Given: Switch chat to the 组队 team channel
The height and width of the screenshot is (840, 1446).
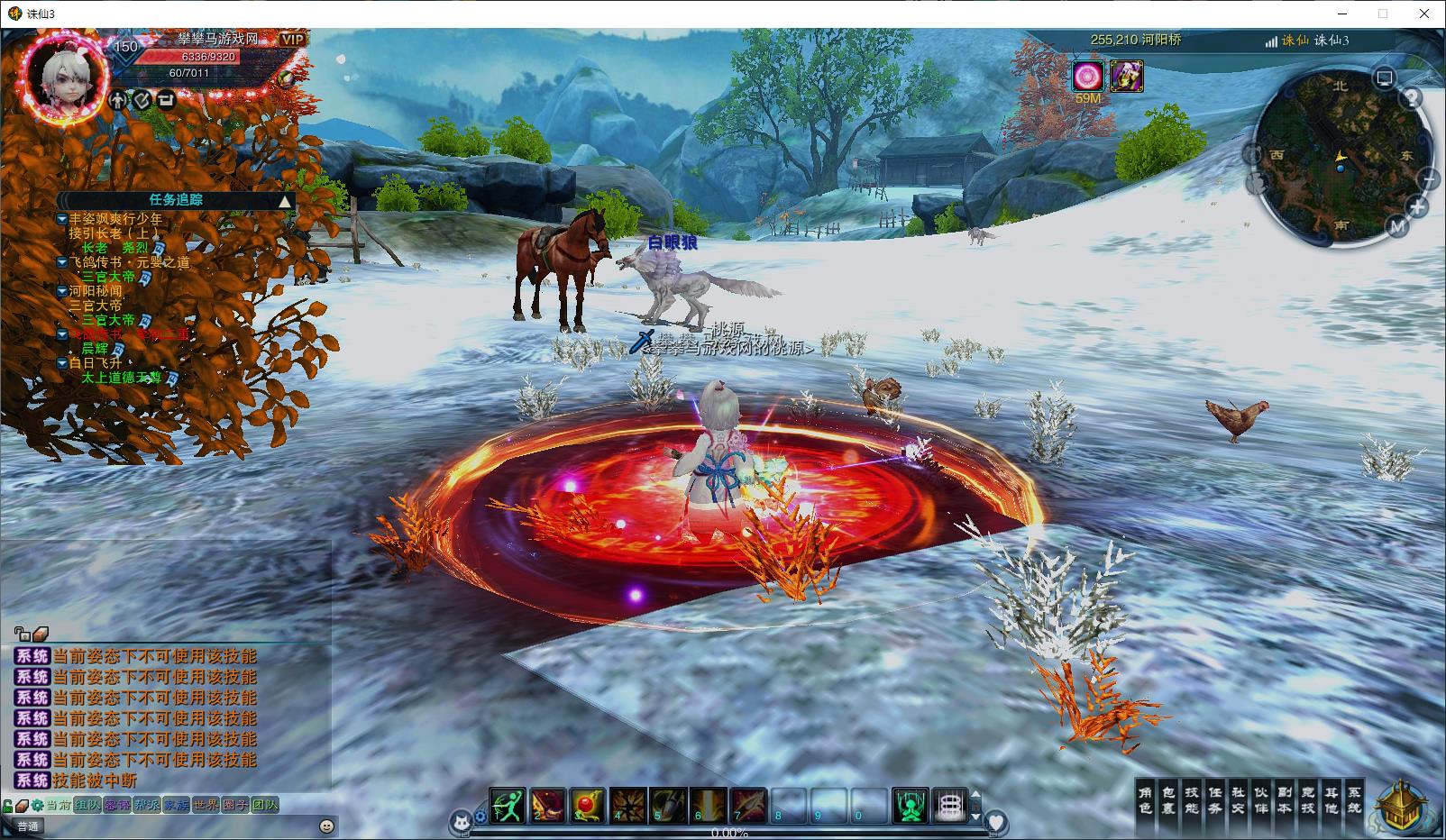Looking at the screenshot, I should click(87, 805).
